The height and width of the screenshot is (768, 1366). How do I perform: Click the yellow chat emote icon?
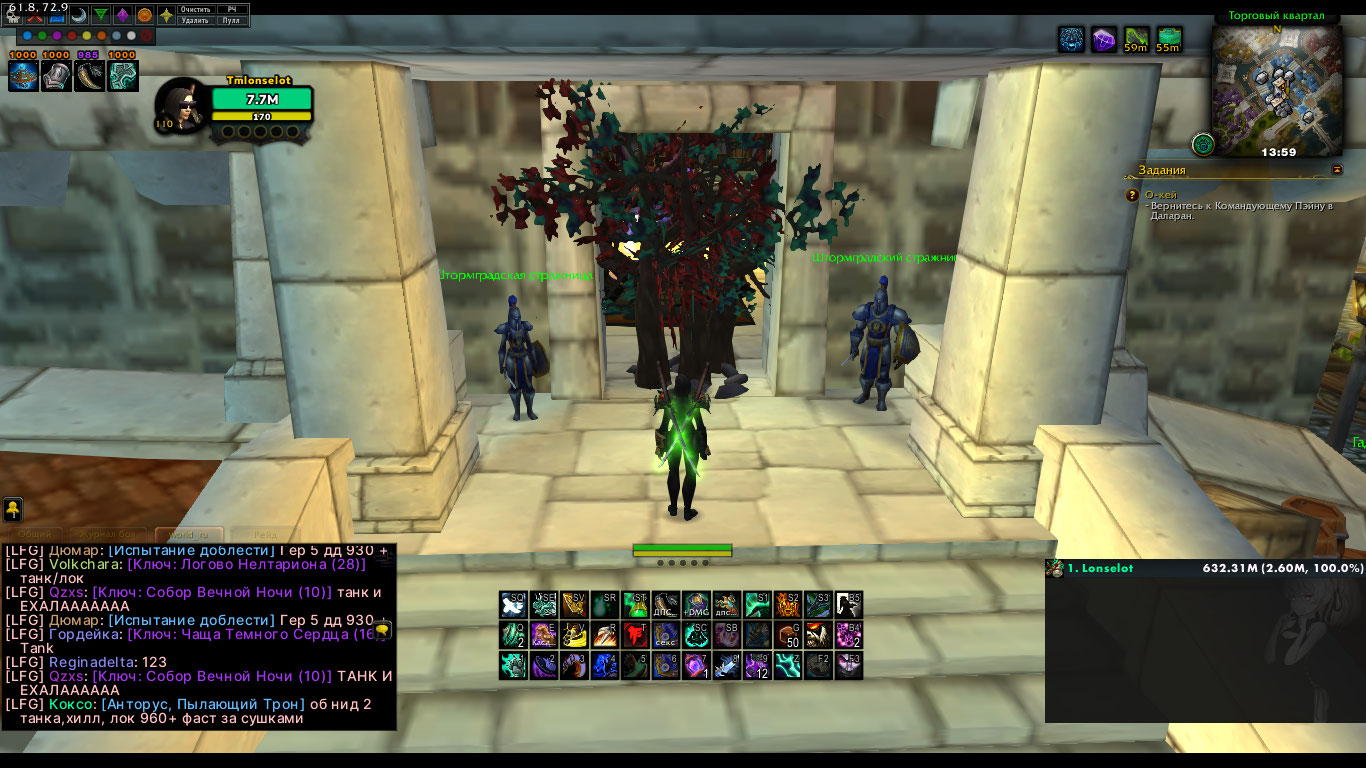click(14, 510)
